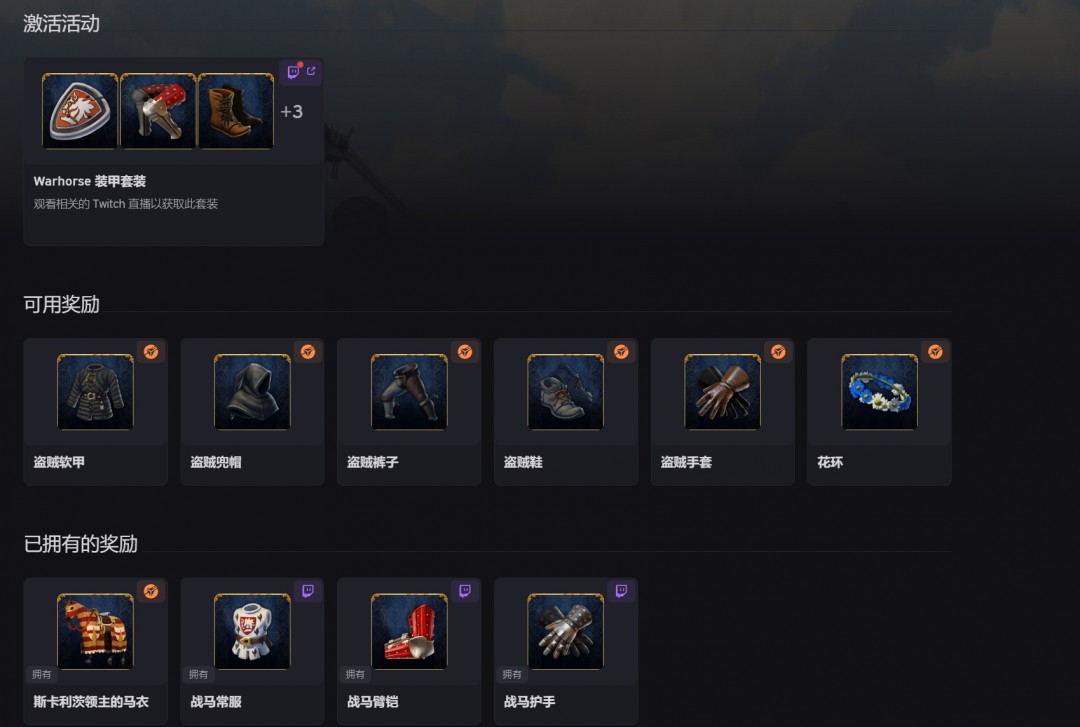1080x727 pixels.
Task: View the owned 斯卡利茨领主的马衣 reward
Action: click(95, 650)
